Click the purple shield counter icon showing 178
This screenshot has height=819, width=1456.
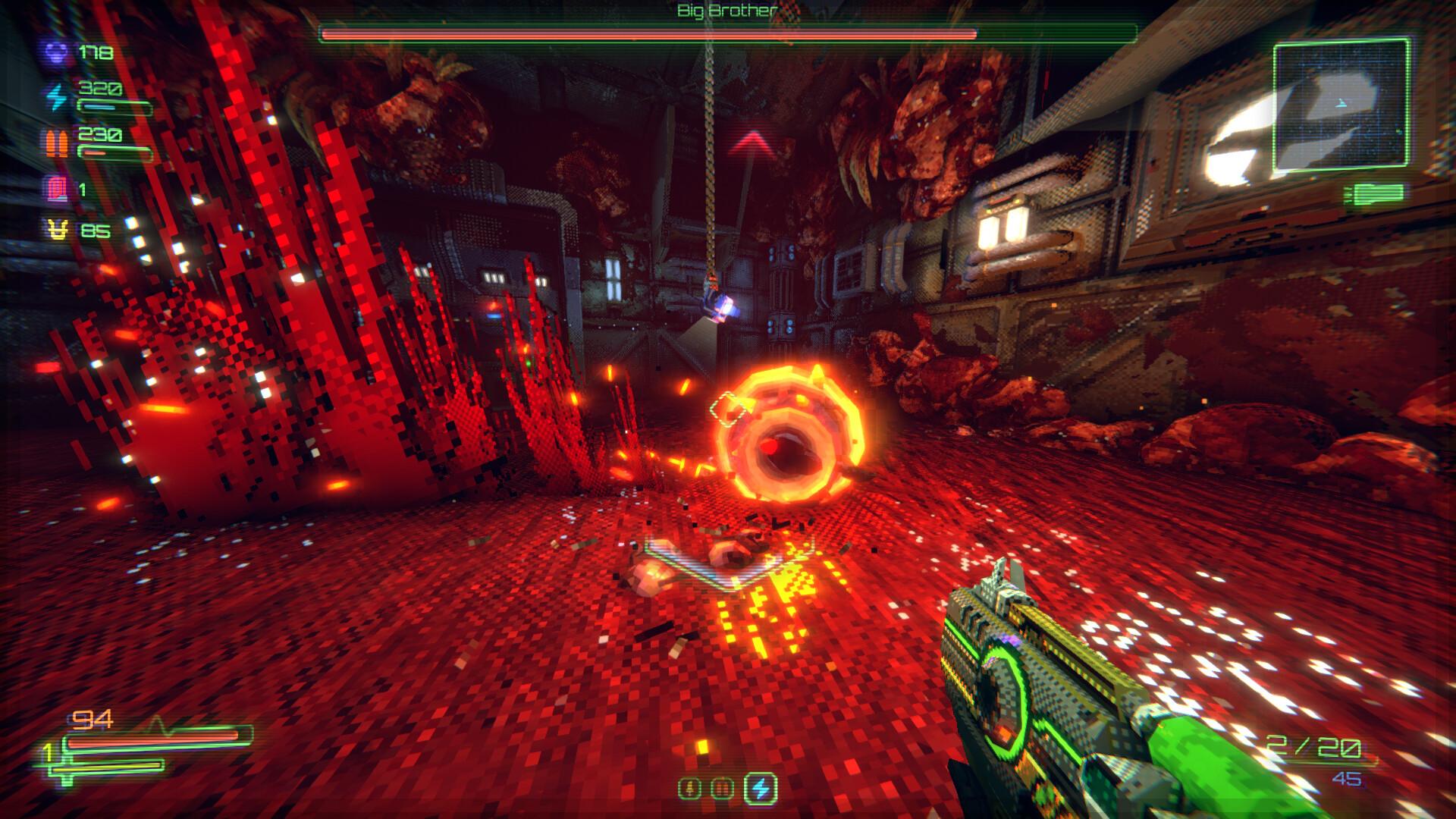click(55, 55)
